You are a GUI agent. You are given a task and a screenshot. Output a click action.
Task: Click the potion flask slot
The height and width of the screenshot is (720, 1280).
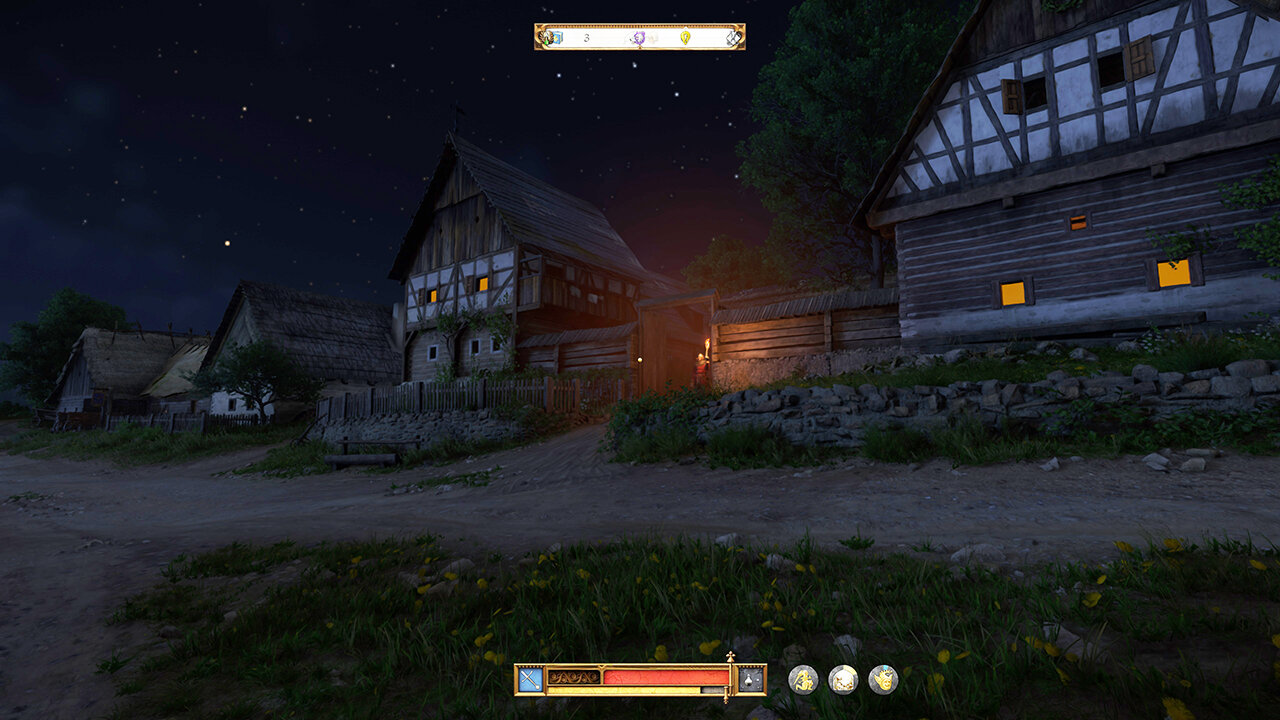(x=751, y=680)
